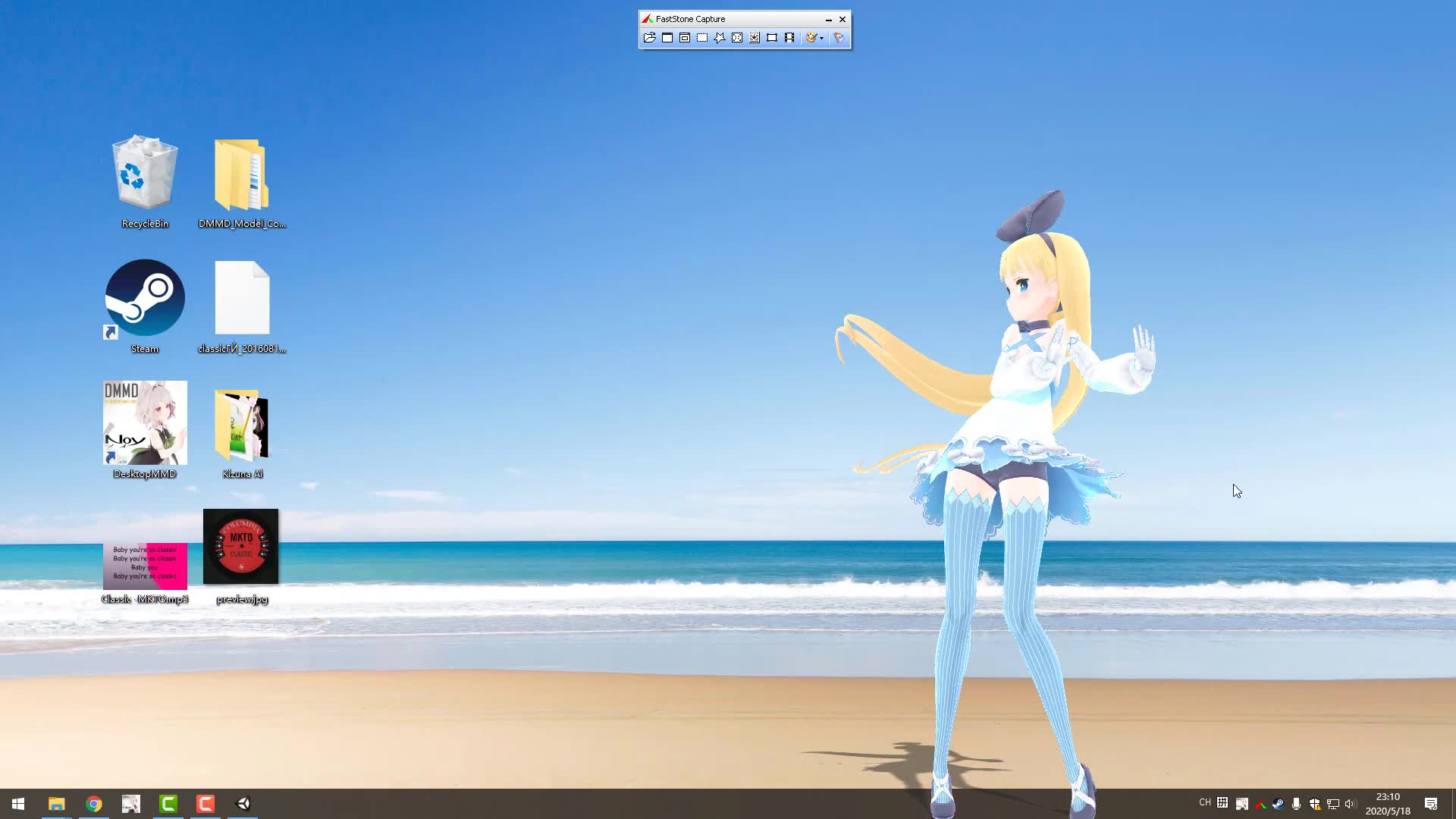Capture a scrolling window

tap(755, 38)
